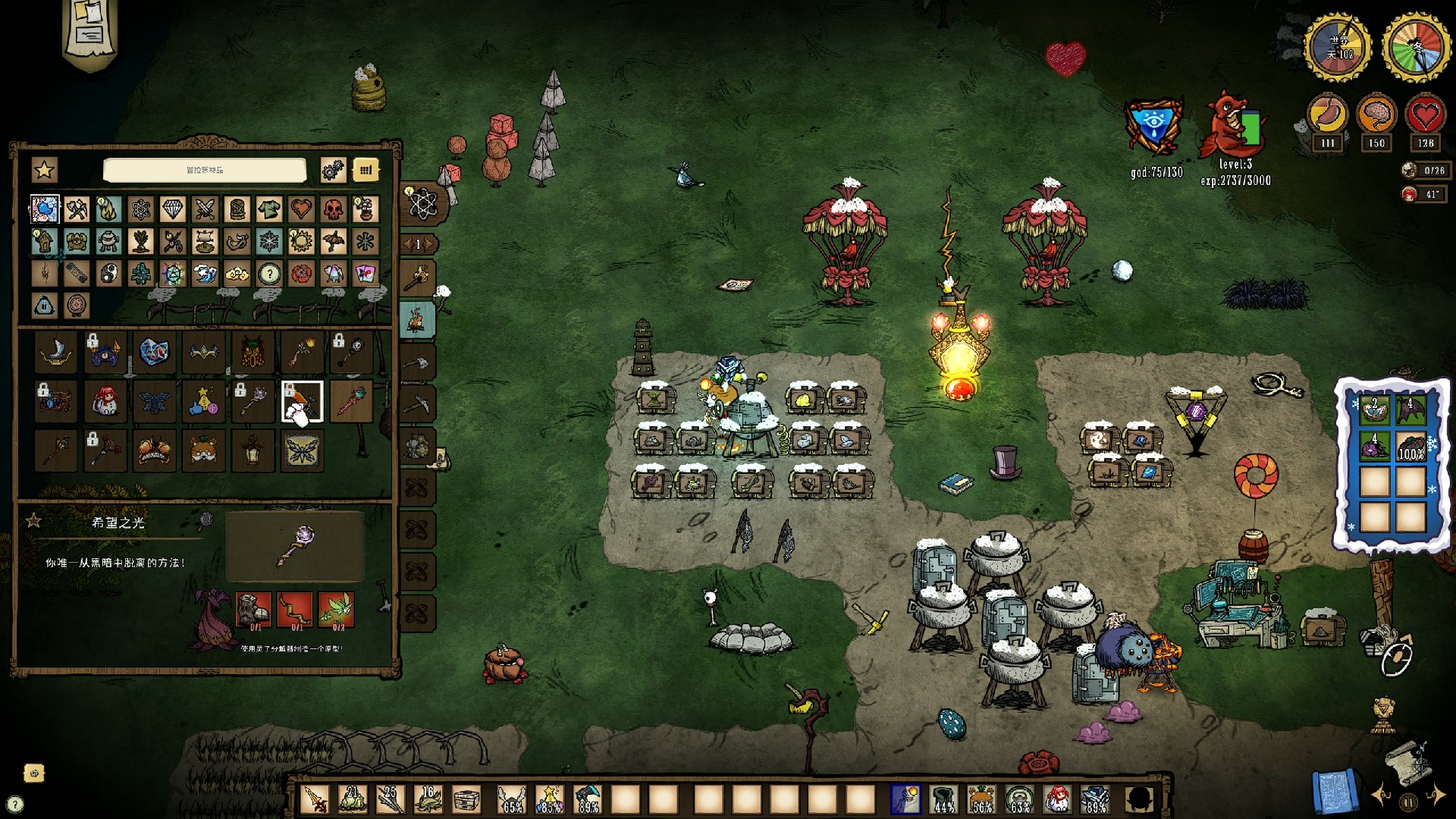Open the skull magic filter
Screen dimensions: 1456x819
(x=333, y=209)
